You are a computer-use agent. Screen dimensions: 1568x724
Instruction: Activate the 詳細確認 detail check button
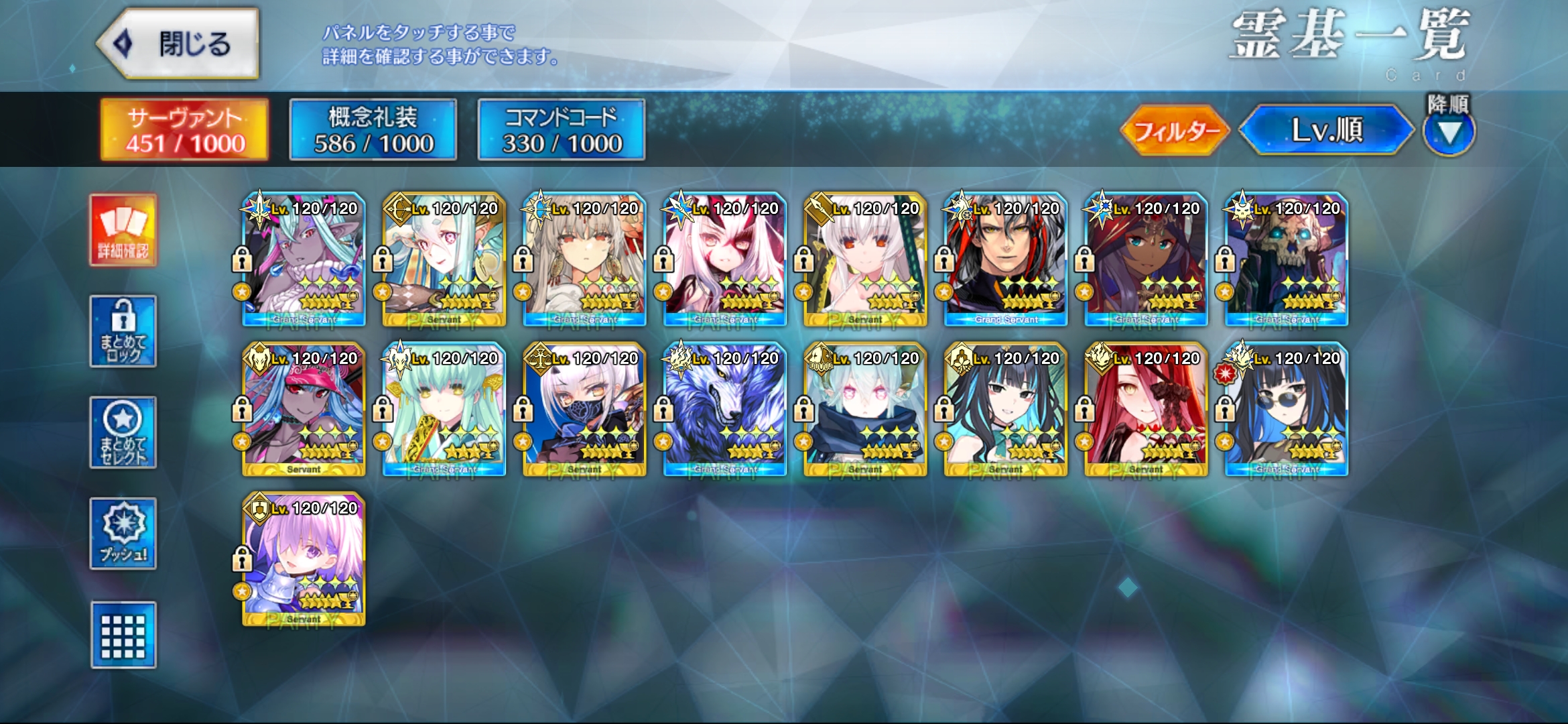(x=123, y=230)
